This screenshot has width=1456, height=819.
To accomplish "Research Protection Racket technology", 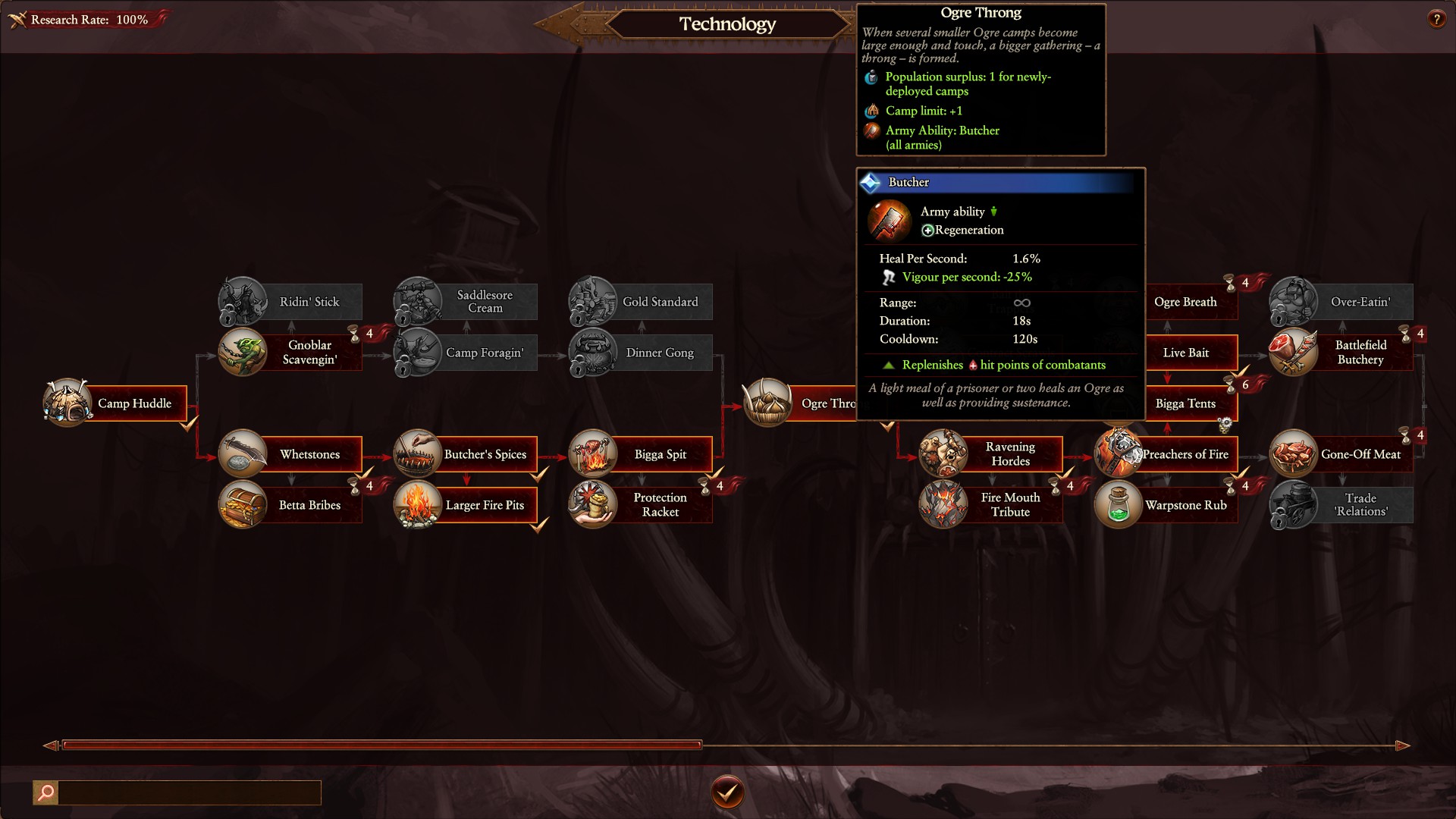I will tap(659, 505).
